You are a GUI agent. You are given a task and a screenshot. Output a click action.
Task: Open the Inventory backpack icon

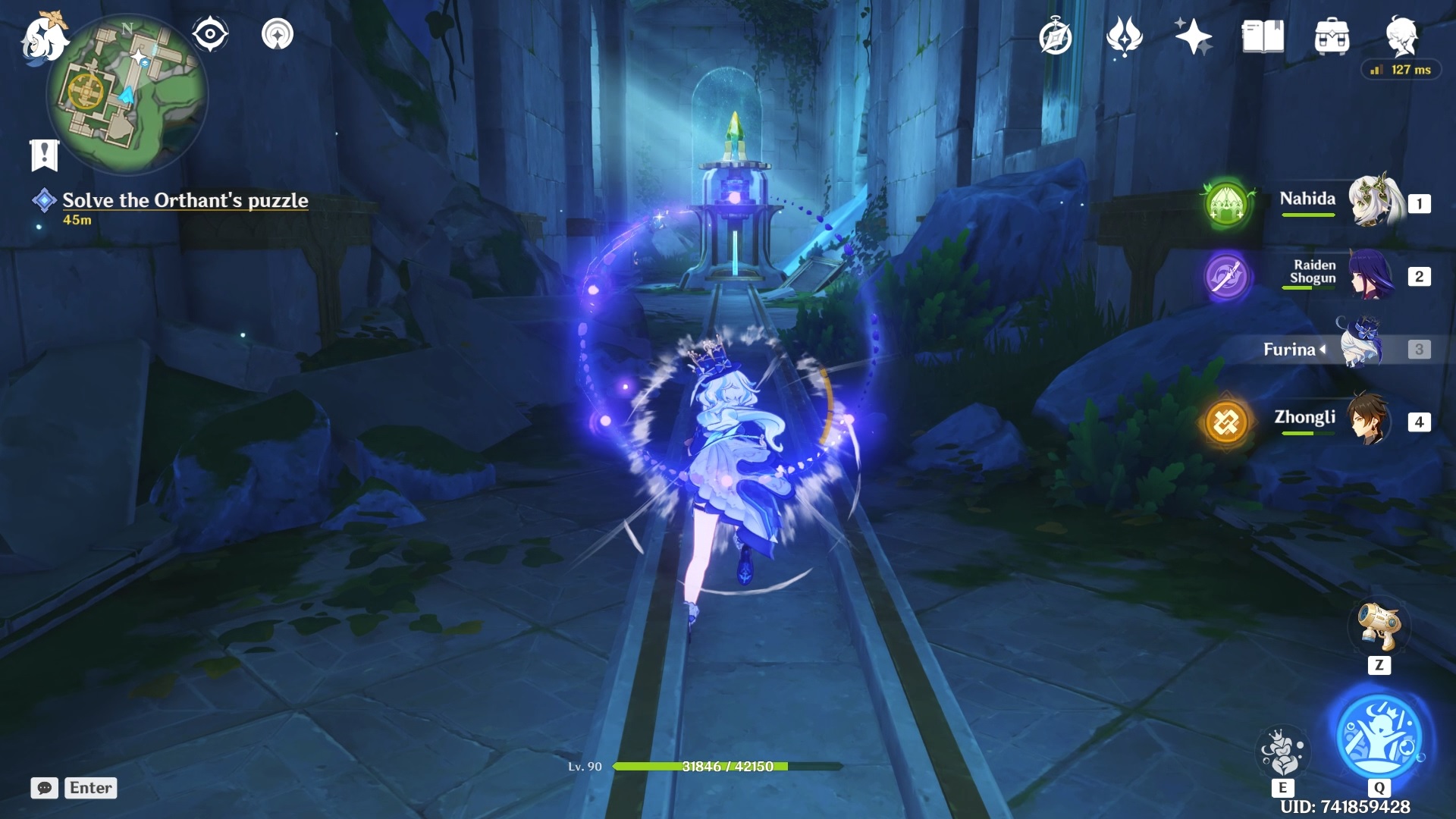tap(1332, 36)
